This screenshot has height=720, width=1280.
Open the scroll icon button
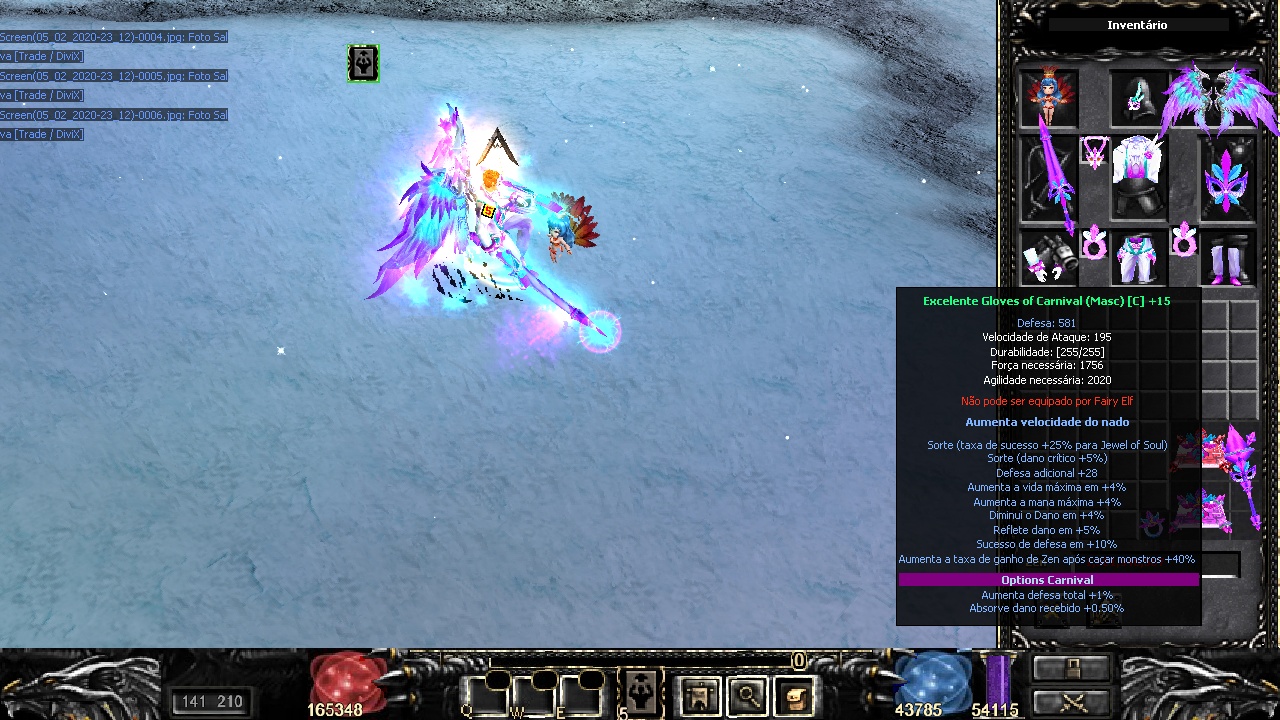coord(795,694)
